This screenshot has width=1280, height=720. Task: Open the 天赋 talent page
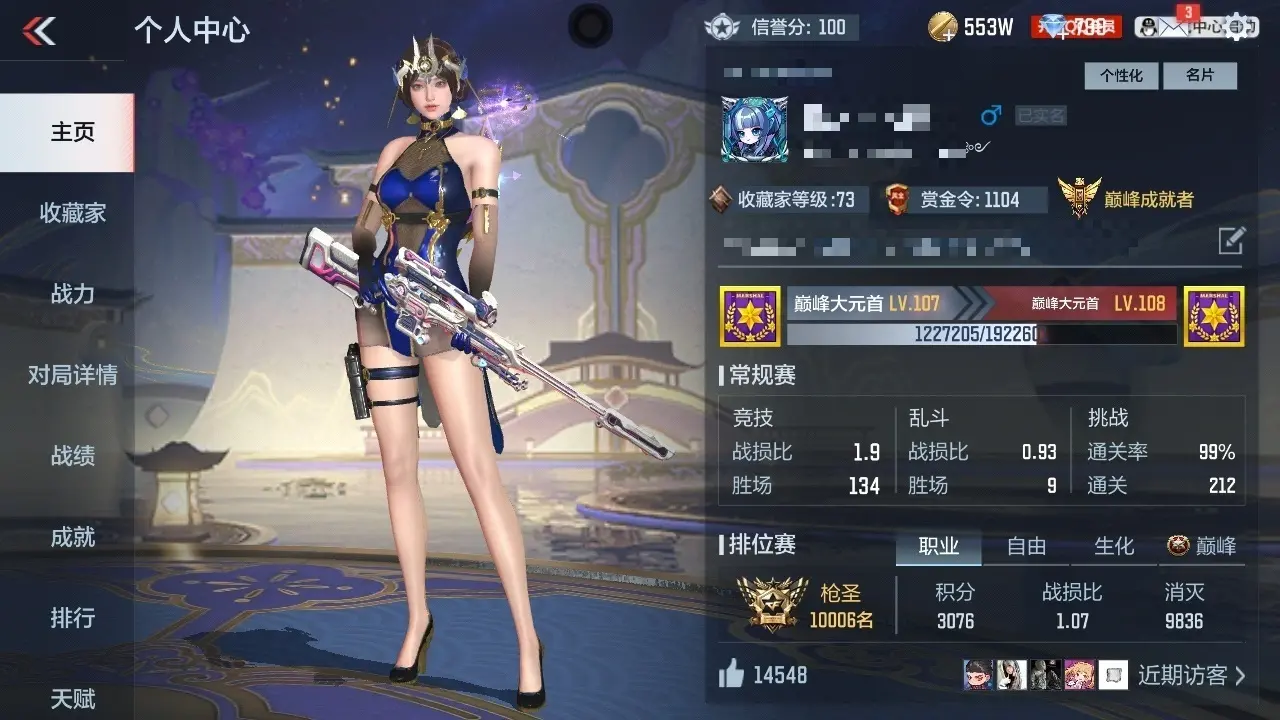pyautogui.click(x=72, y=698)
